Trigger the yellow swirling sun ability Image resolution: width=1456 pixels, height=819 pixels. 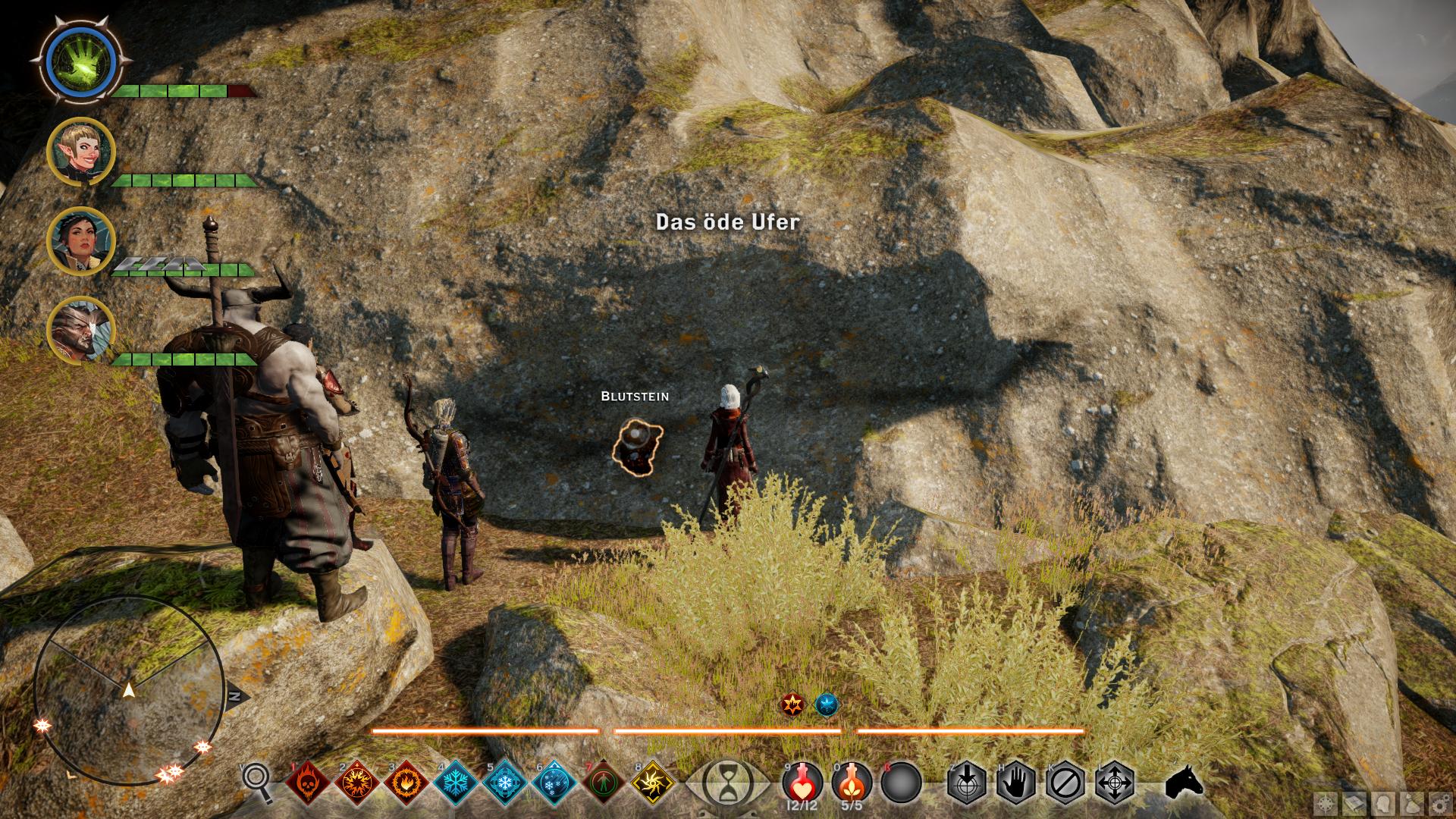[653, 782]
